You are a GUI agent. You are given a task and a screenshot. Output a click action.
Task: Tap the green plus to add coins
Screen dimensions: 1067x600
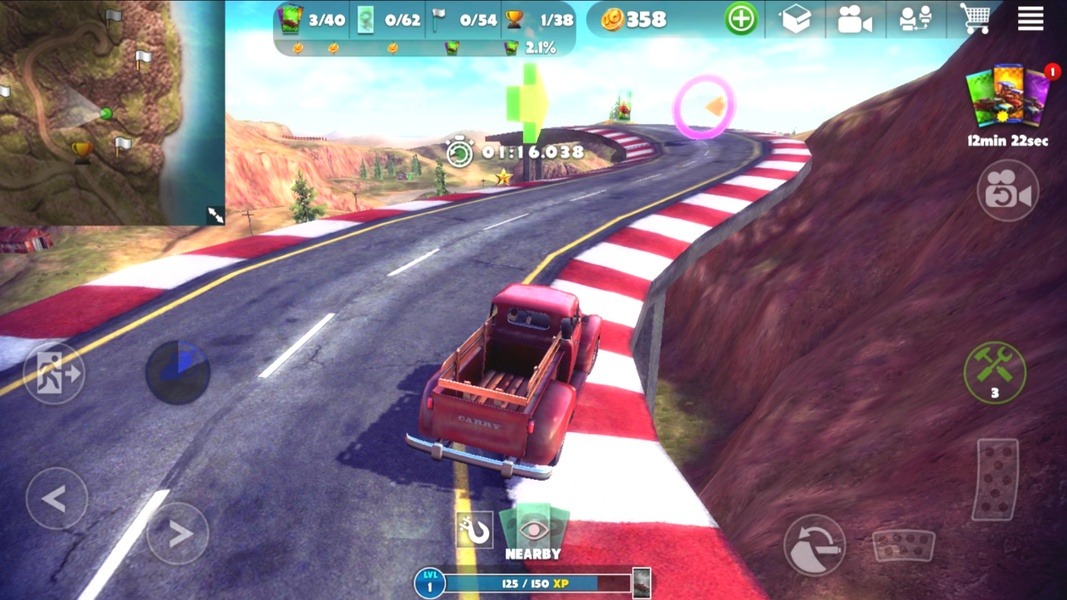pos(741,19)
